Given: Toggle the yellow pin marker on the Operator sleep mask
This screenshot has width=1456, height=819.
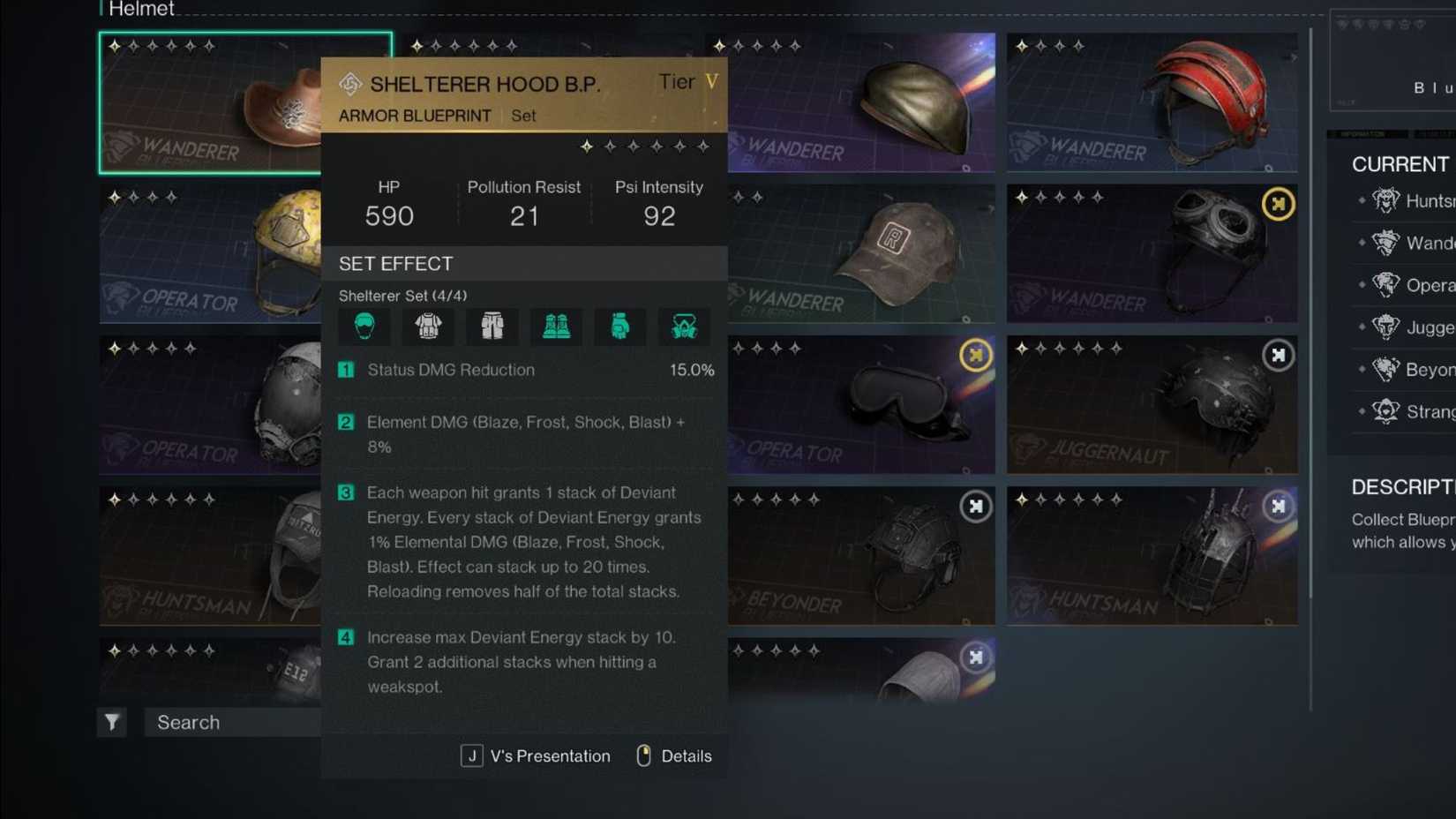Looking at the screenshot, I should click(975, 356).
